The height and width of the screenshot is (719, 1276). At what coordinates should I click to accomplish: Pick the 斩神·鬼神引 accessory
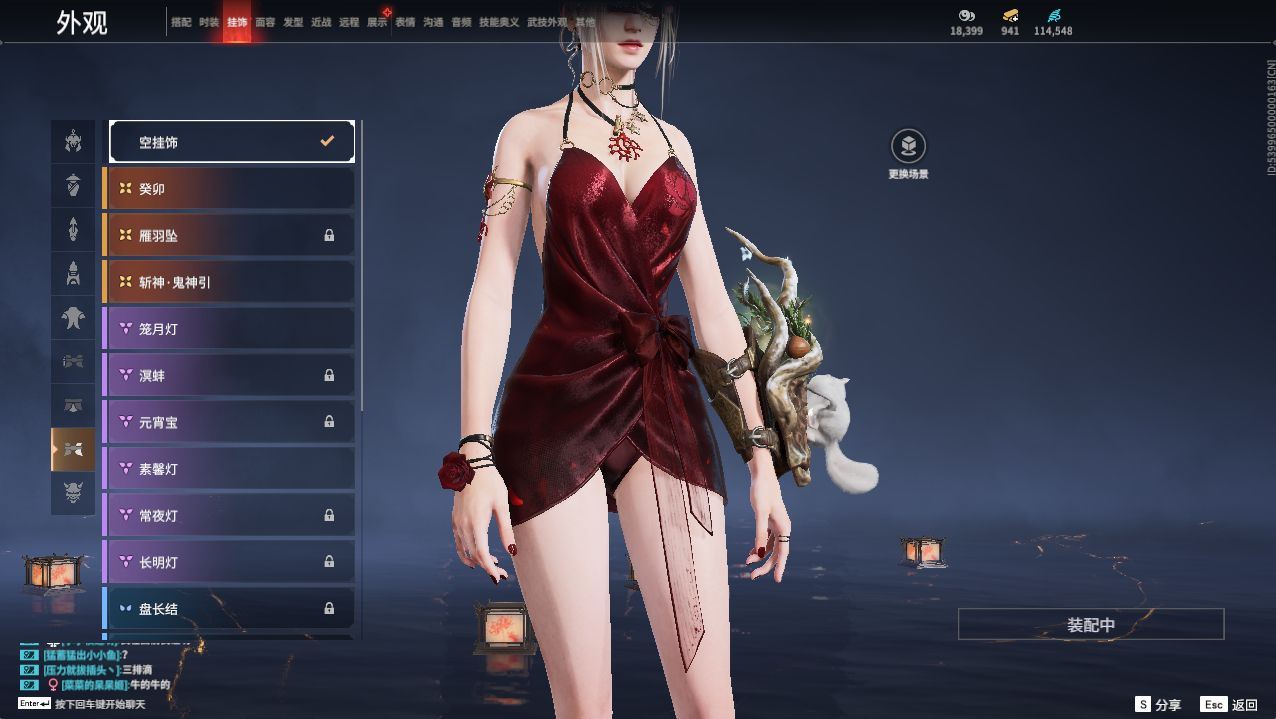(230, 282)
